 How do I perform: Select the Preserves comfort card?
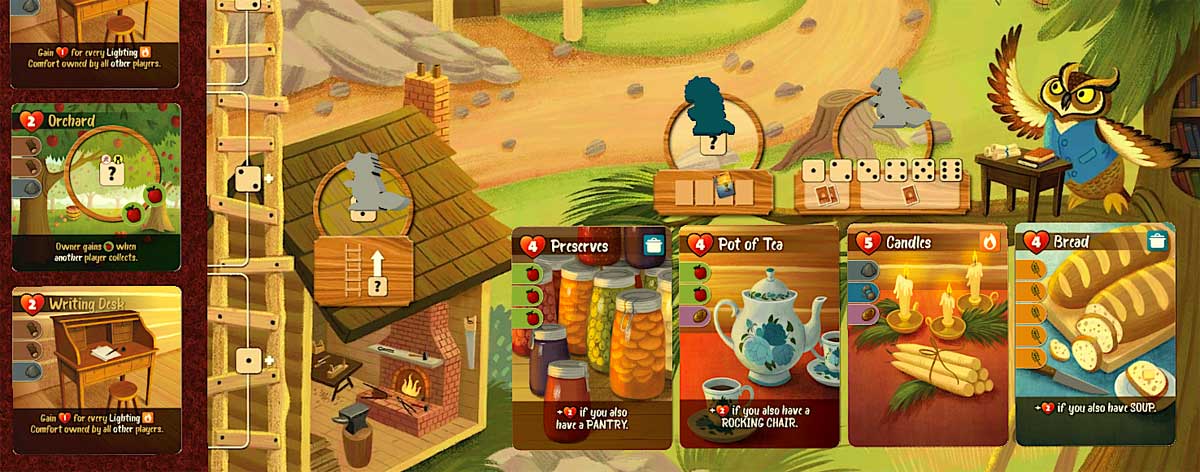pos(592,336)
